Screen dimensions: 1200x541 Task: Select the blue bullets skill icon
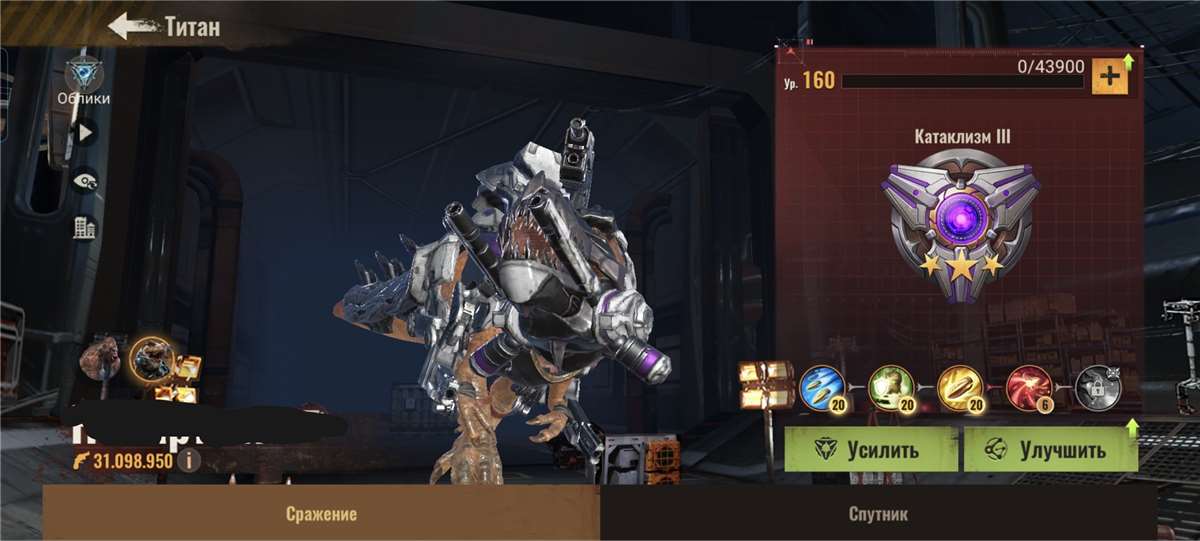[821, 386]
